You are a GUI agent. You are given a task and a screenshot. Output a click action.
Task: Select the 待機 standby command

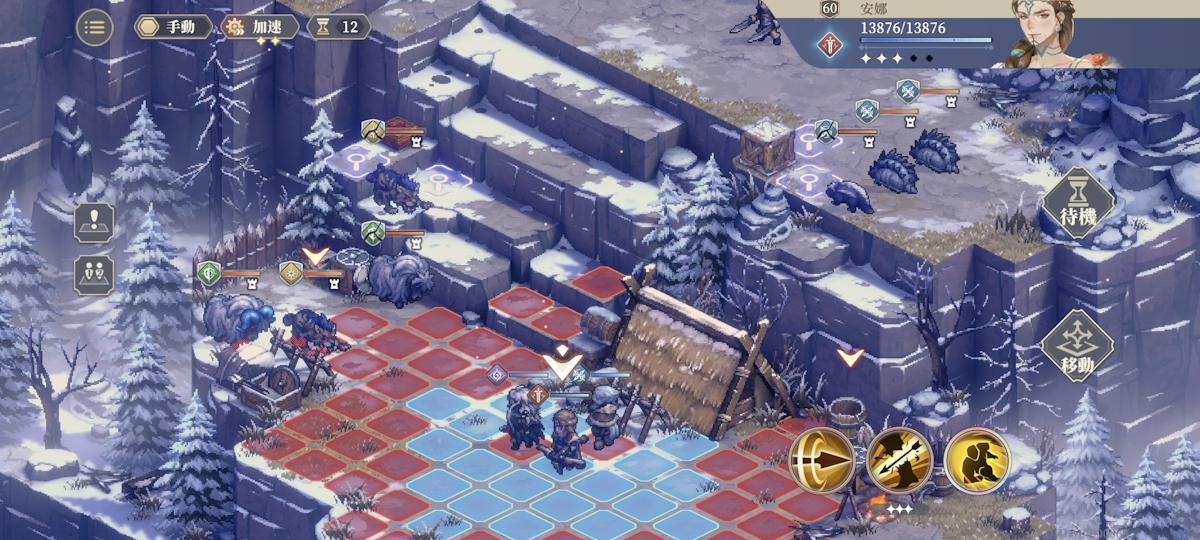1077,204
